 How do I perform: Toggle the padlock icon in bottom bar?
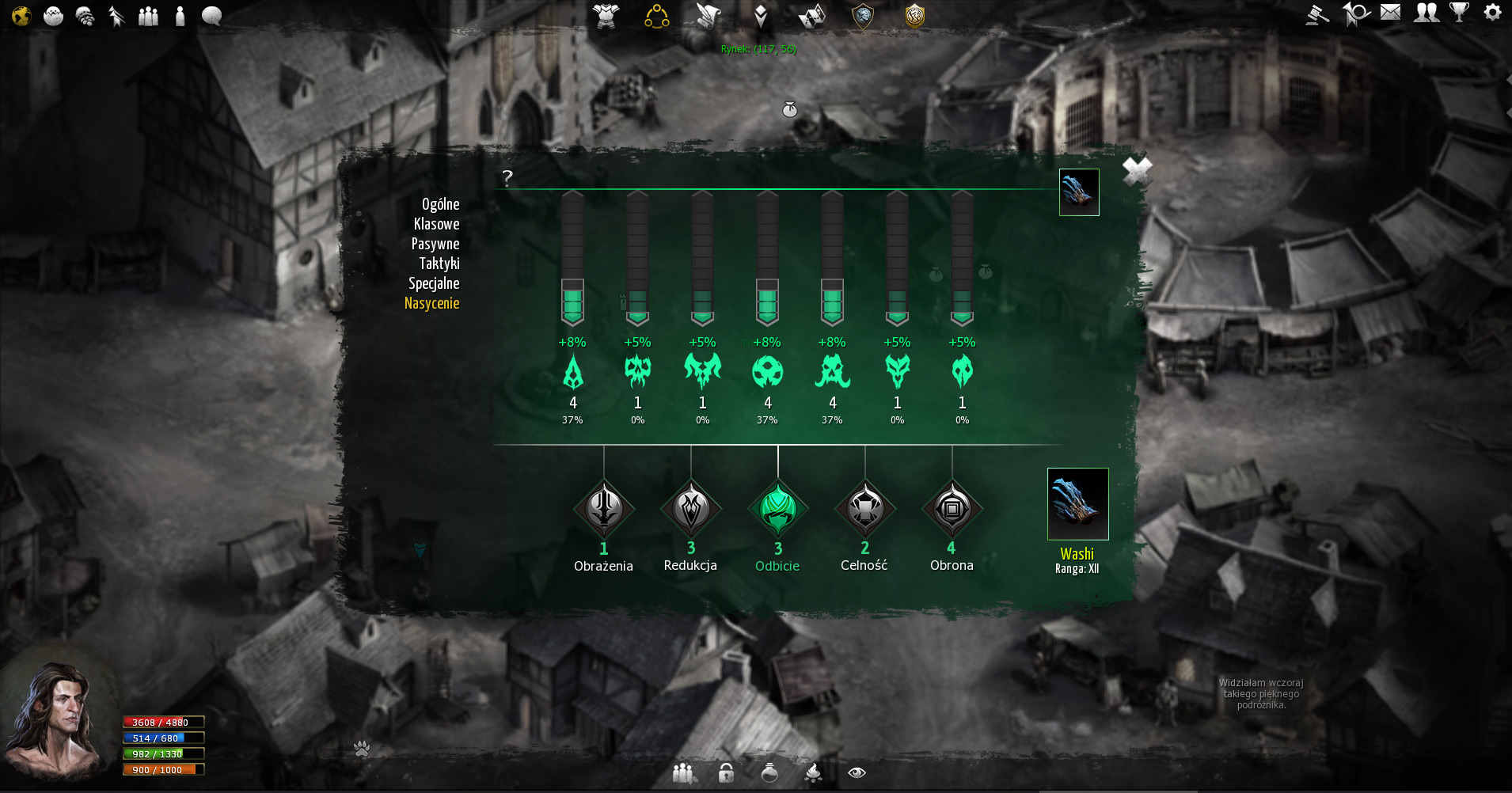click(726, 773)
